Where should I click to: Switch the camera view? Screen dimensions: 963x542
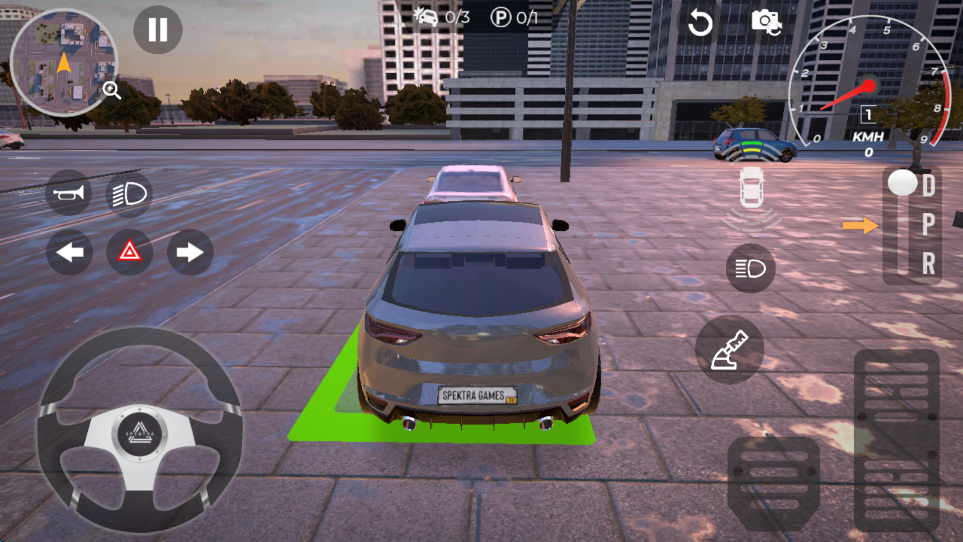point(766,21)
